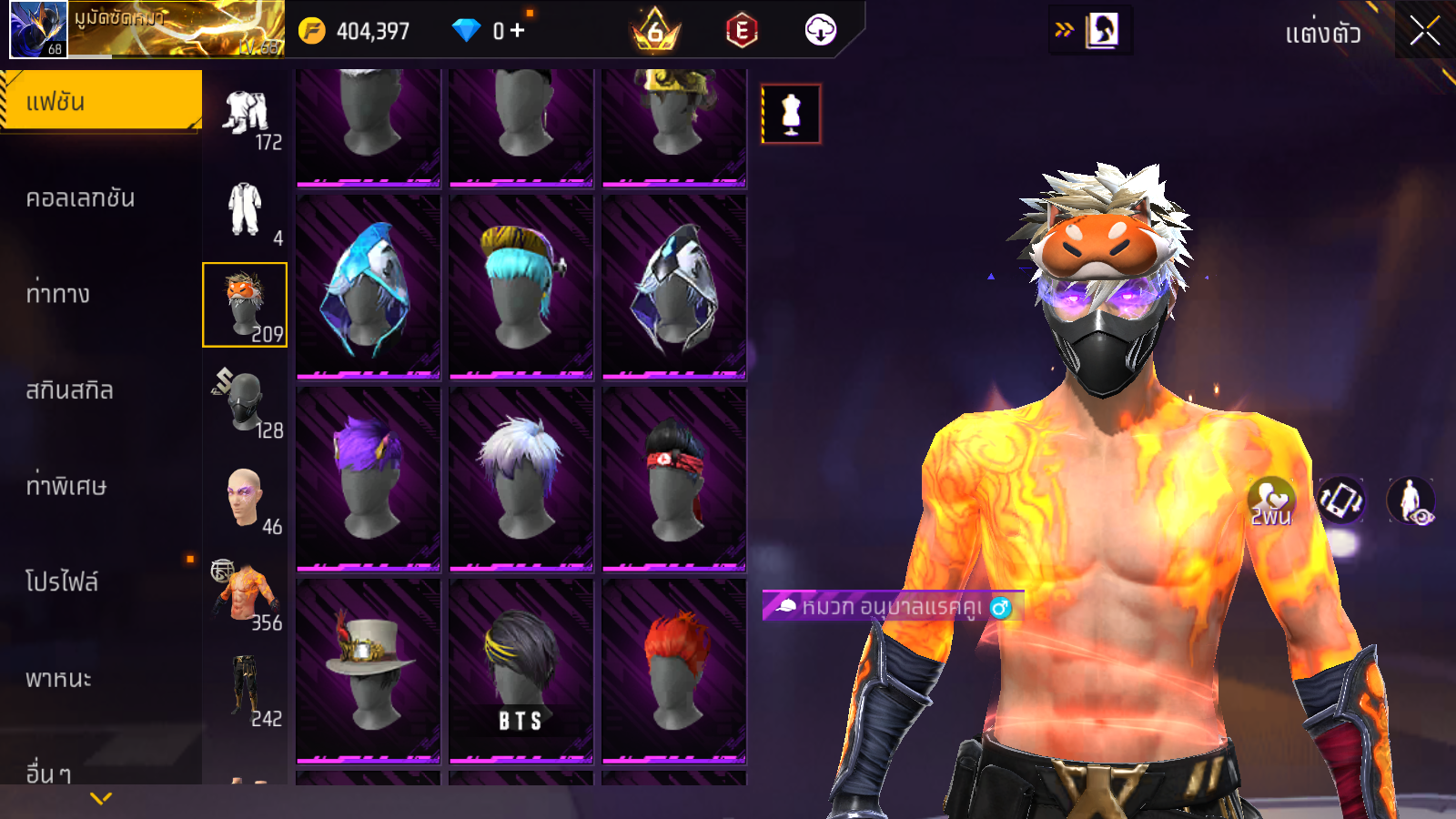
Task: Close the outfit screen with the X
Action: click(x=1424, y=32)
